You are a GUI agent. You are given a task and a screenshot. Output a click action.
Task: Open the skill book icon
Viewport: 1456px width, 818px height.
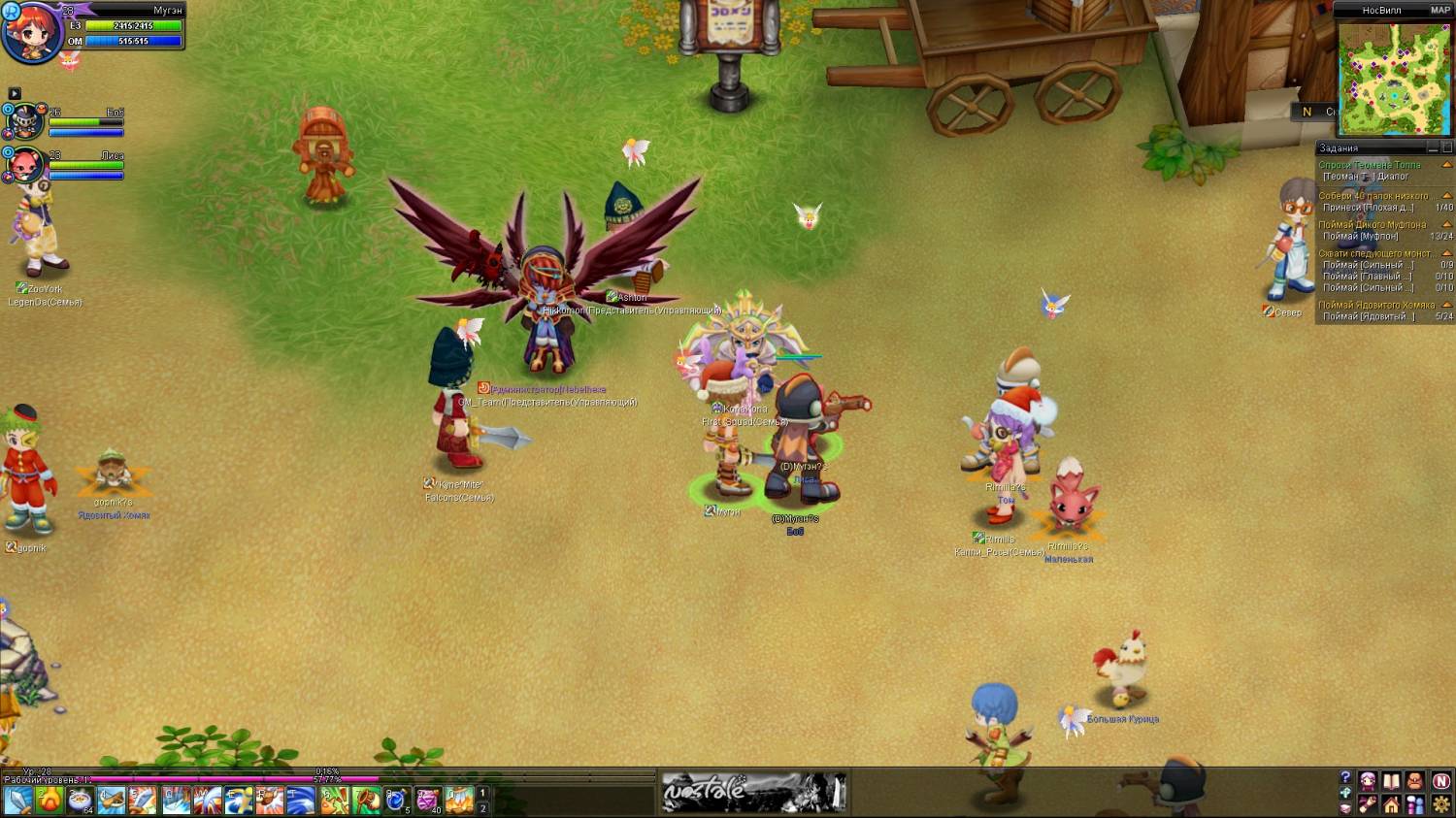(1391, 782)
